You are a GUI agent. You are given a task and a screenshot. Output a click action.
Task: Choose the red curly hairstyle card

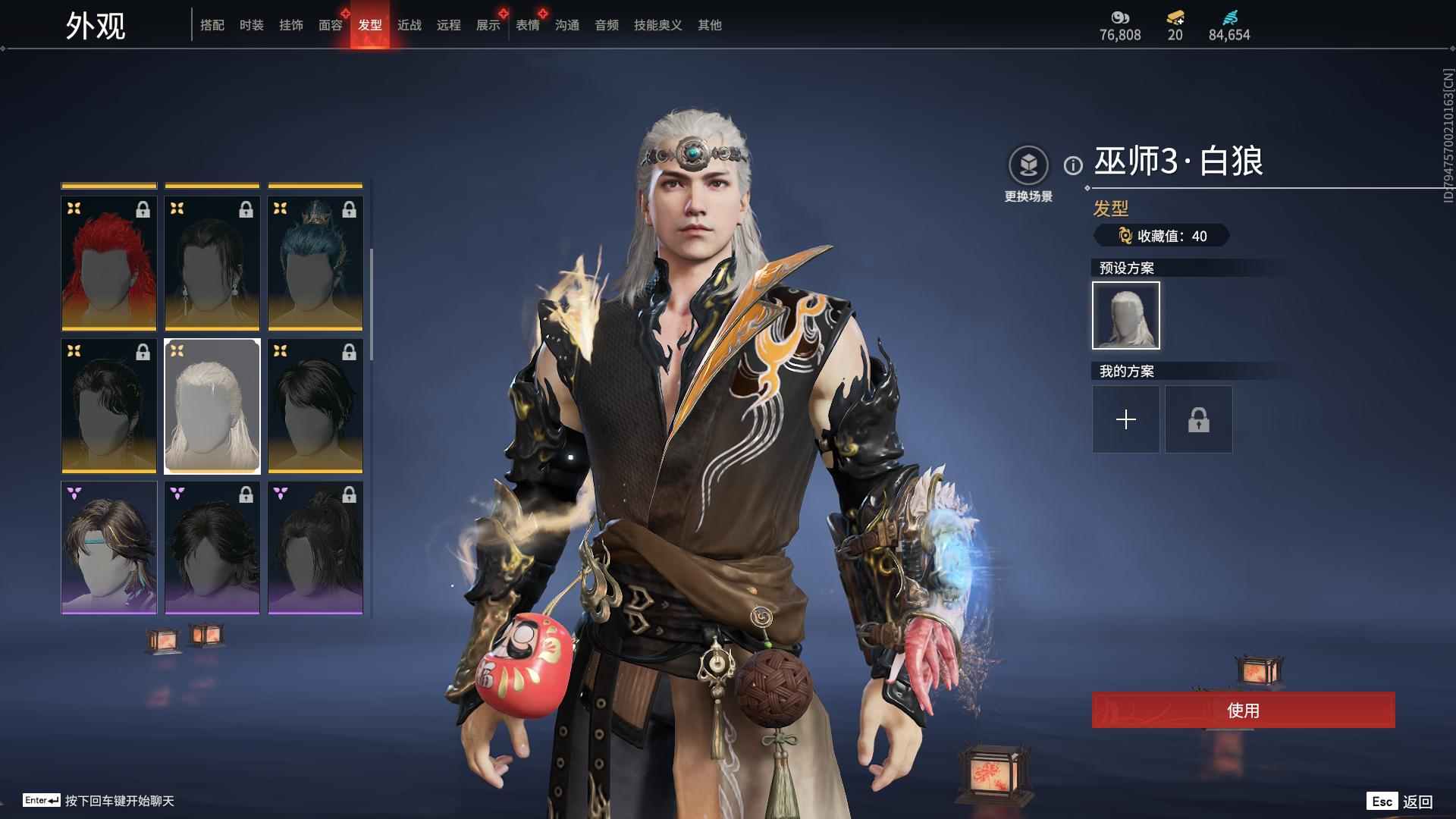(109, 263)
